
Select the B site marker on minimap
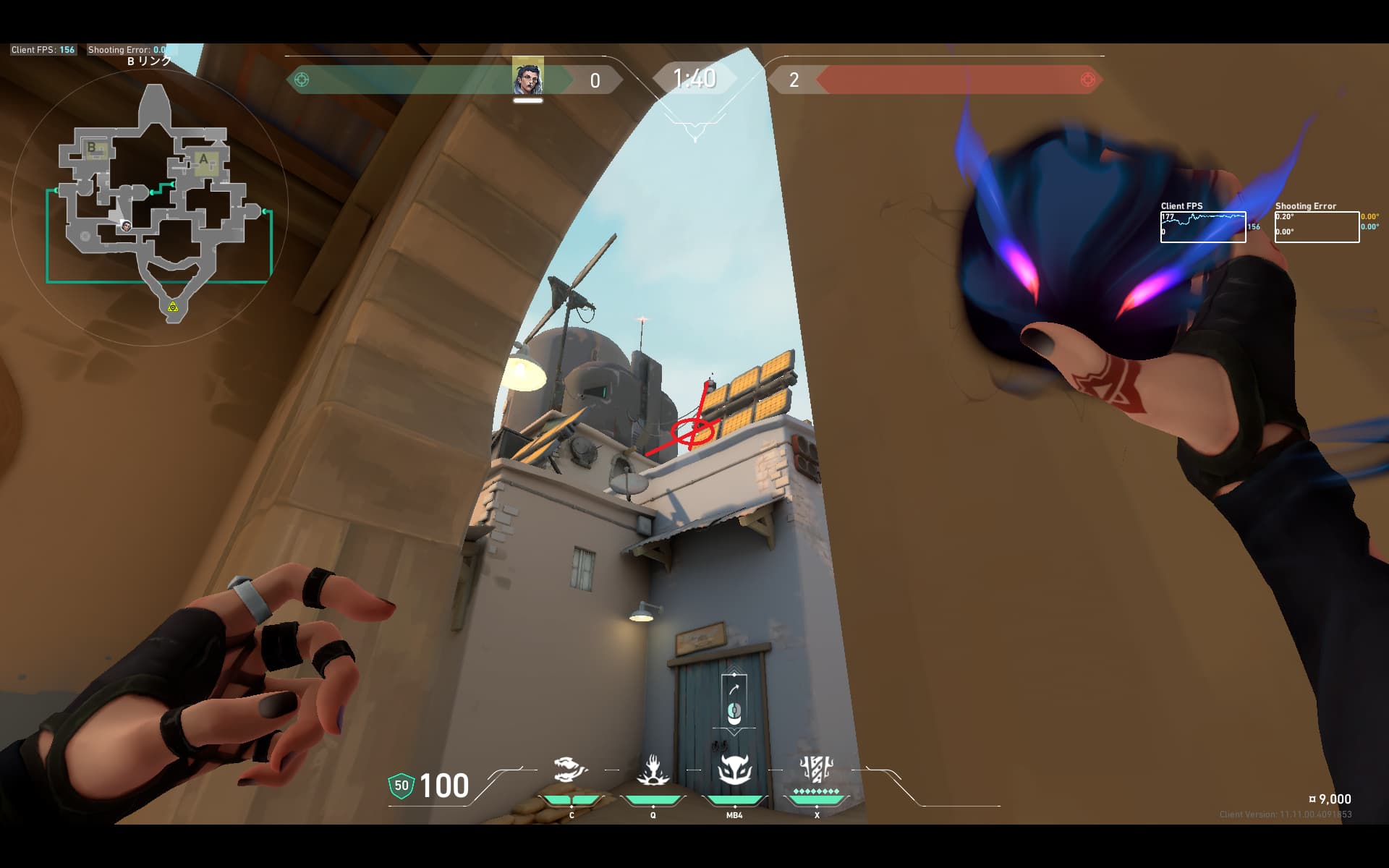(93, 148)
